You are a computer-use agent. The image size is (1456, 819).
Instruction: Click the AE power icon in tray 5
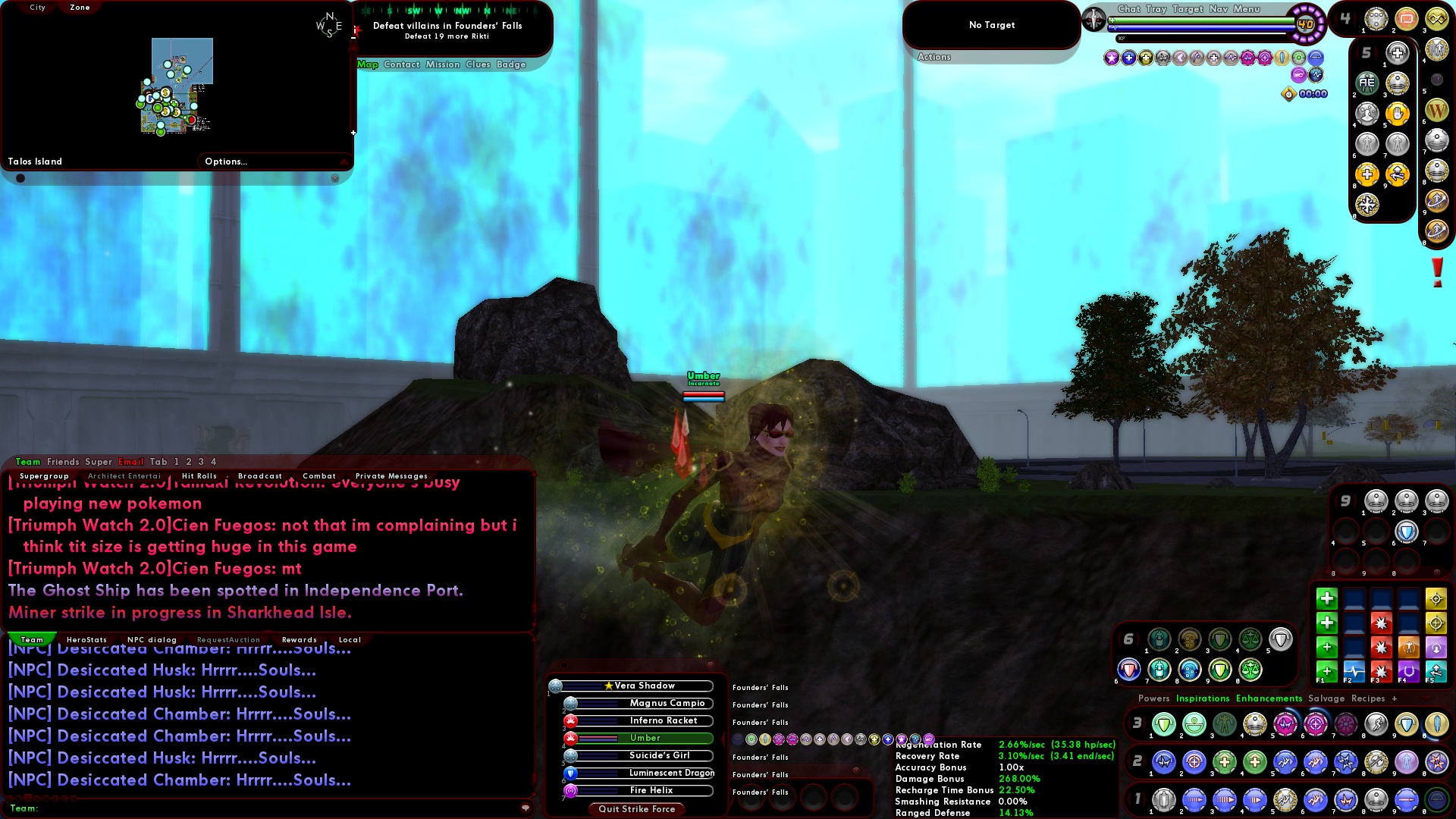pyautogui.click(x=1367, y=82)
